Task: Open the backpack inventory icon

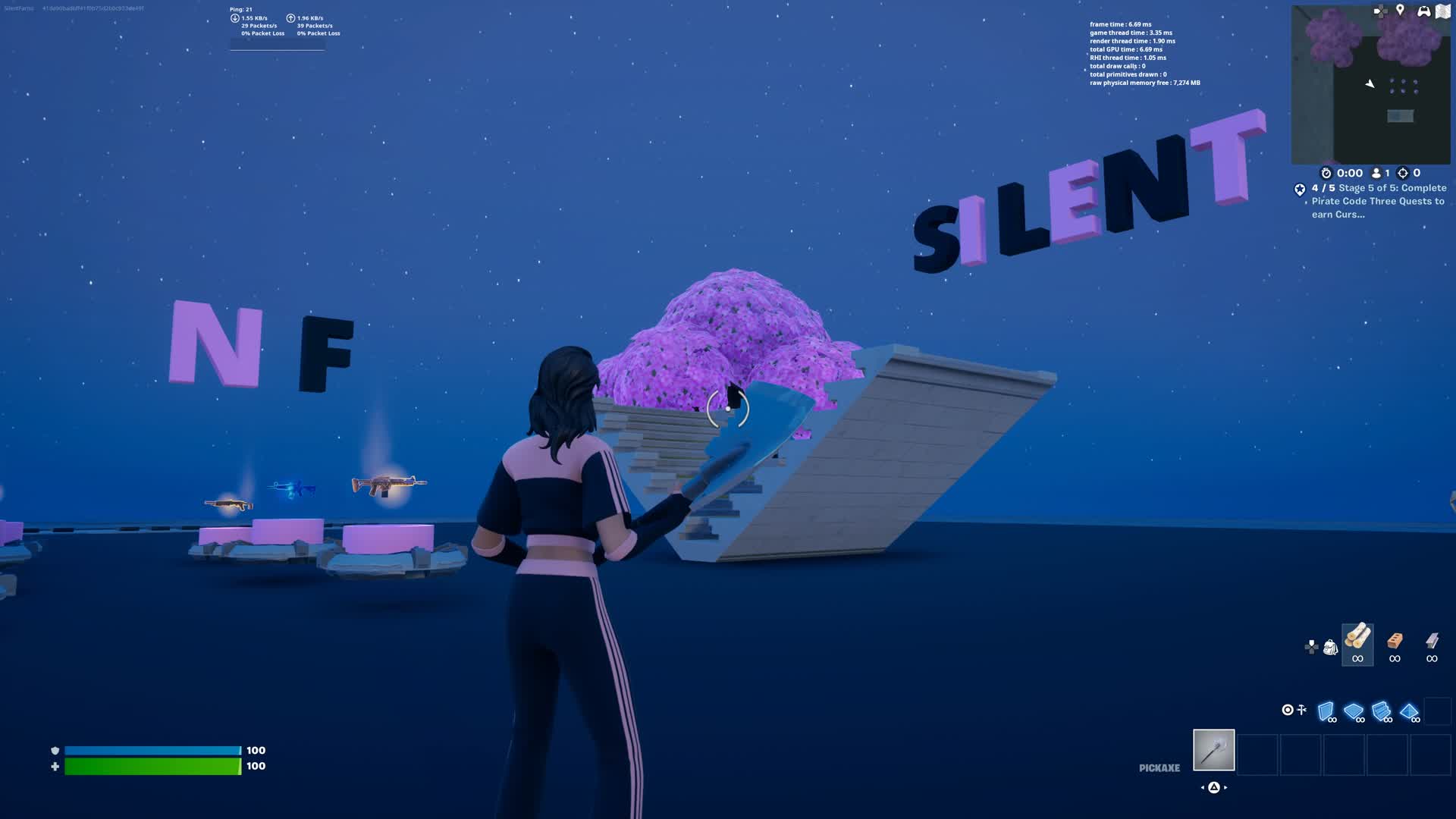Action: 1329,646
